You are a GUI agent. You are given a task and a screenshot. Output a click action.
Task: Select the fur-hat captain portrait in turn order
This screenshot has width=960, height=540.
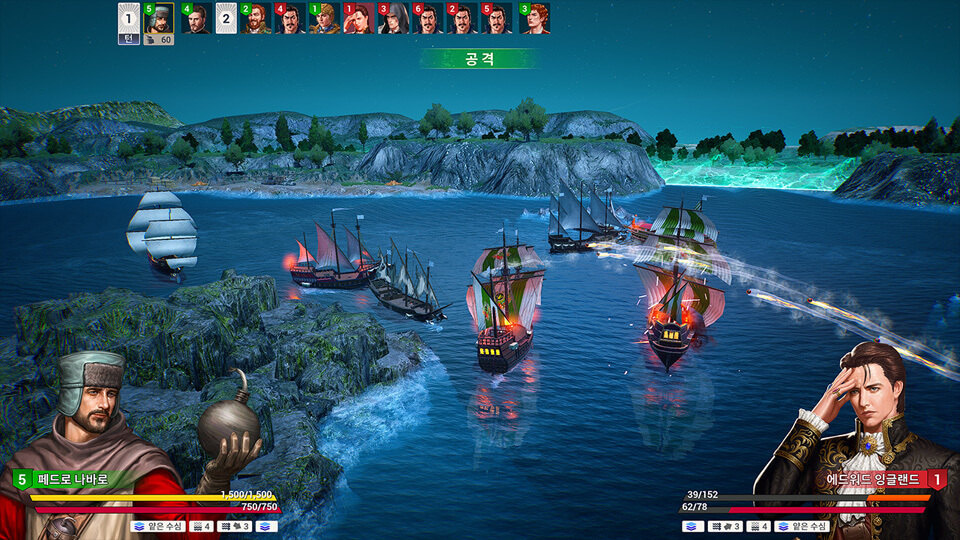coord(159,18)
